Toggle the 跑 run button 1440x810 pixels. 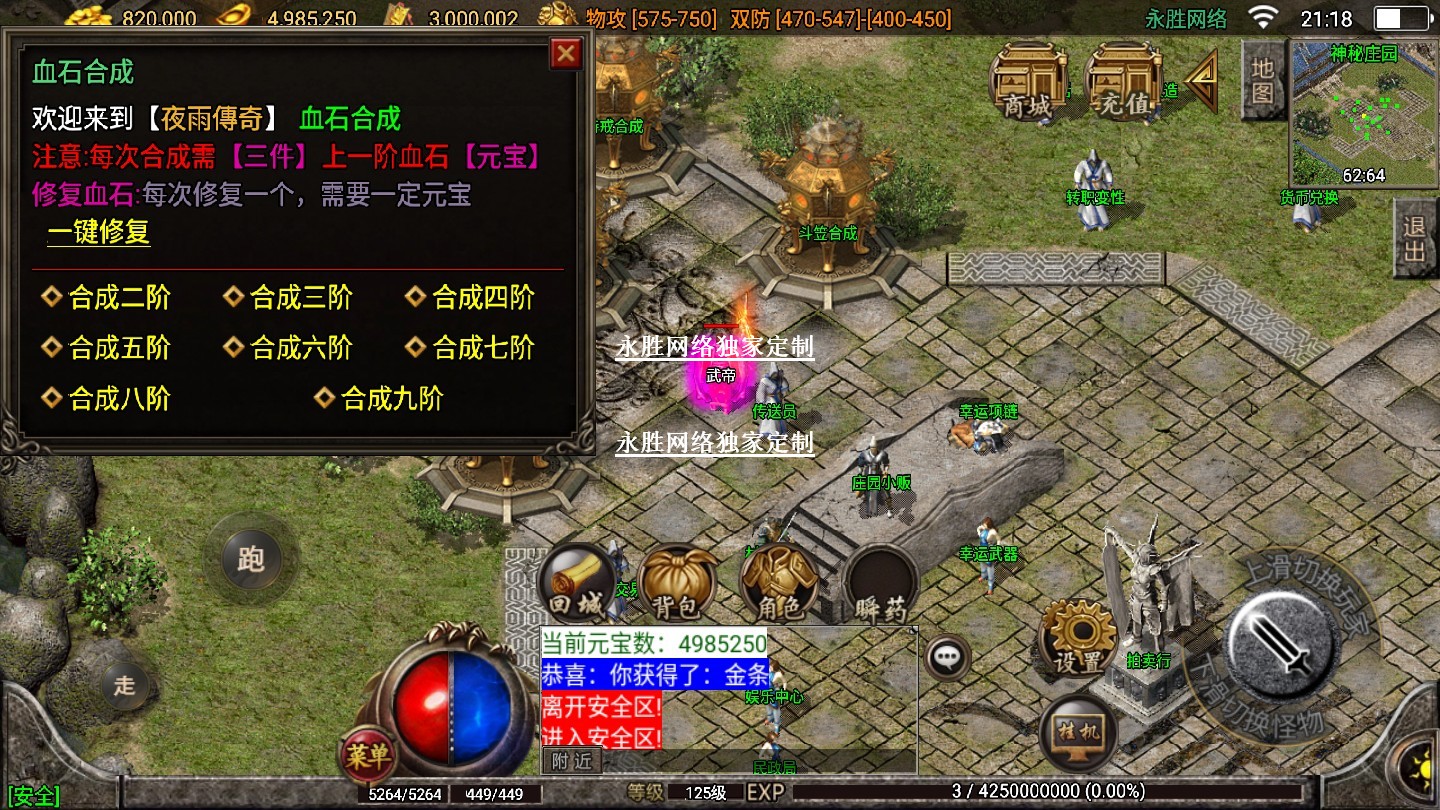click(x=249, y=558)
